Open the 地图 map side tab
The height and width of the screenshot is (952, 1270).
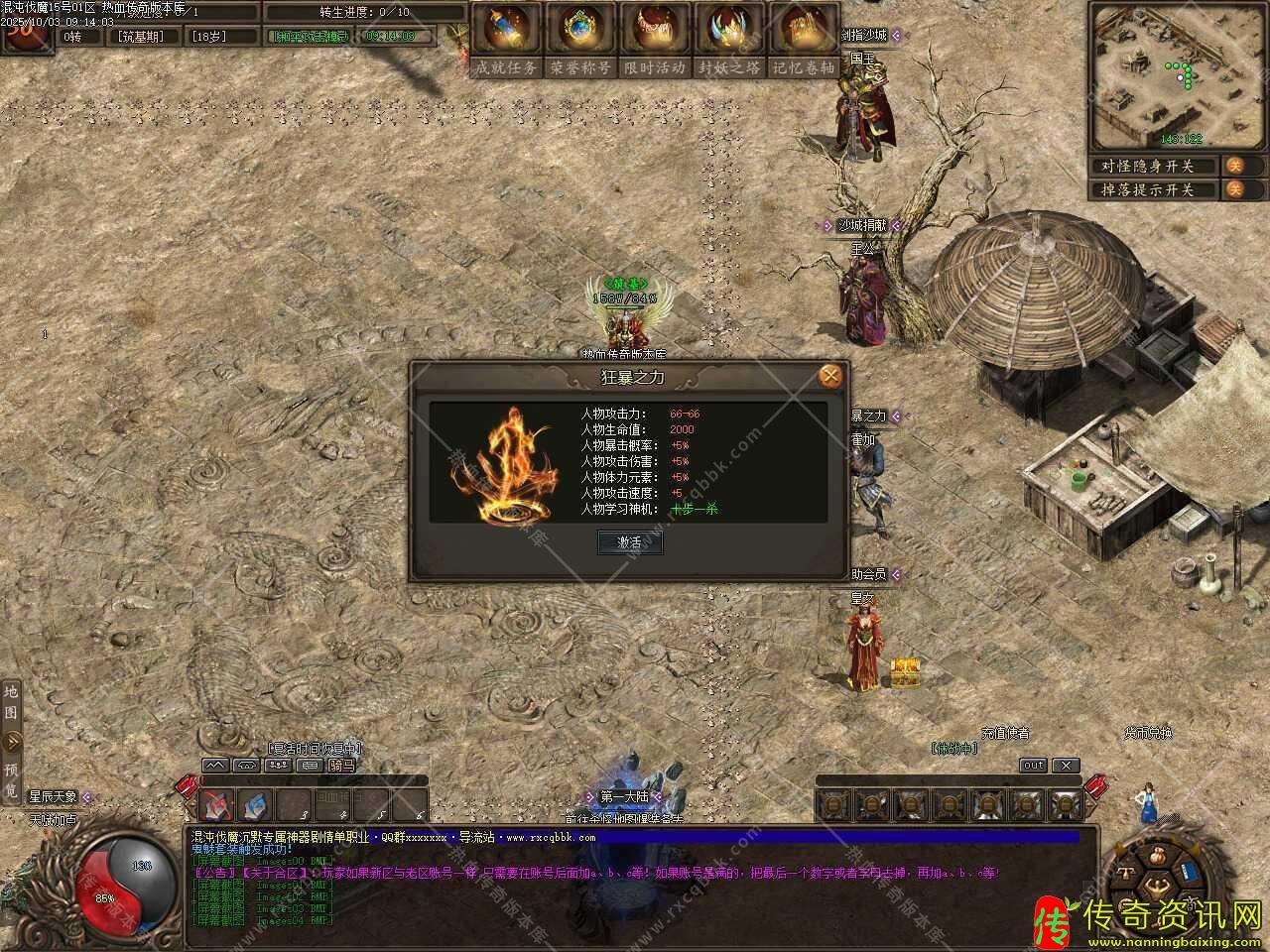[x=11, y=700]
